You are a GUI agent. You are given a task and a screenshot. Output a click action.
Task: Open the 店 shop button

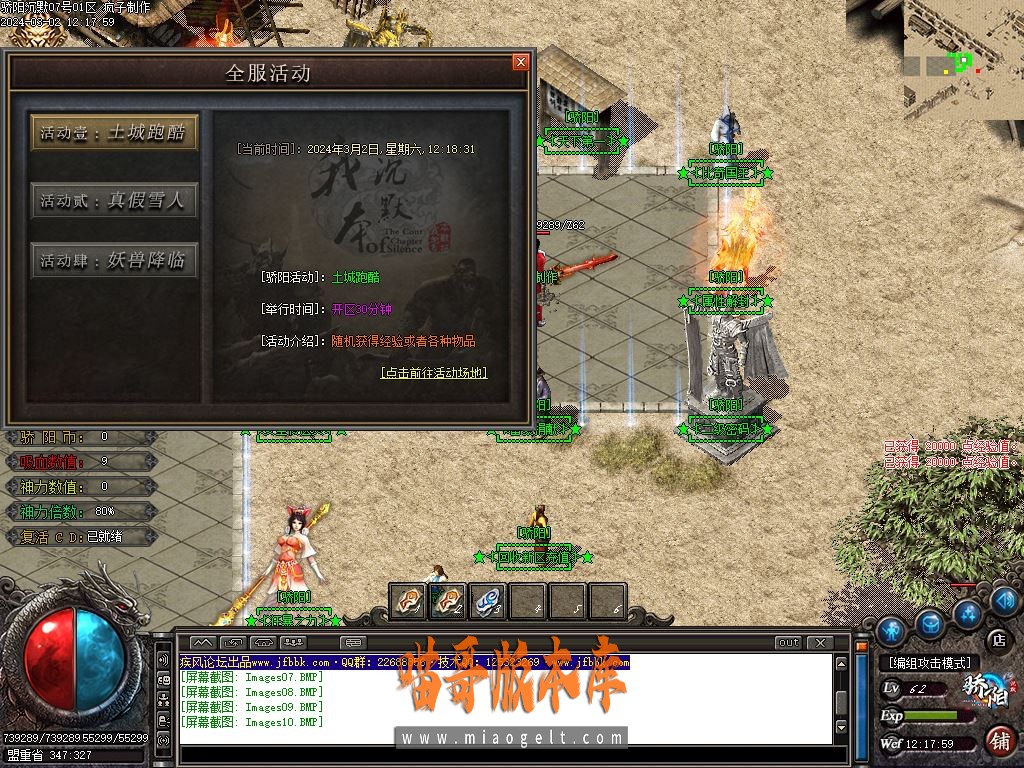tap(997, 638)
